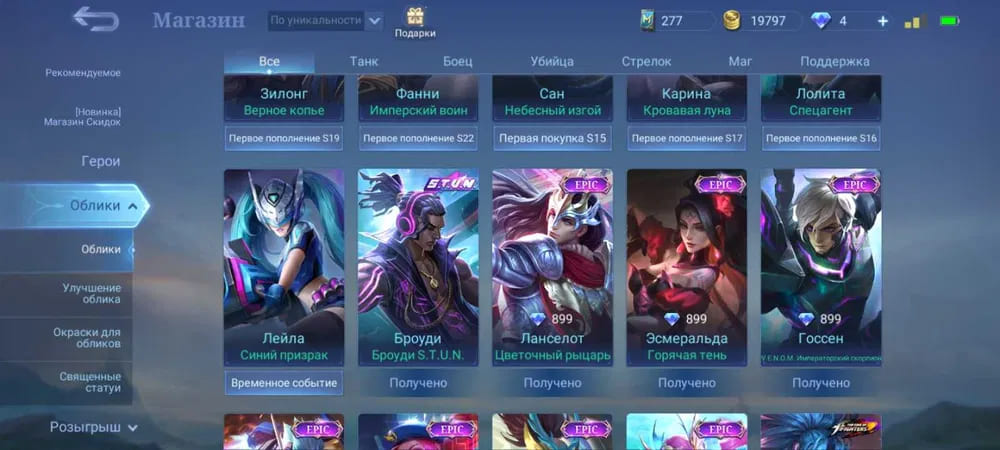
Task: Click the «Первое пополнение S22» button
Action: tap(418, 138)
